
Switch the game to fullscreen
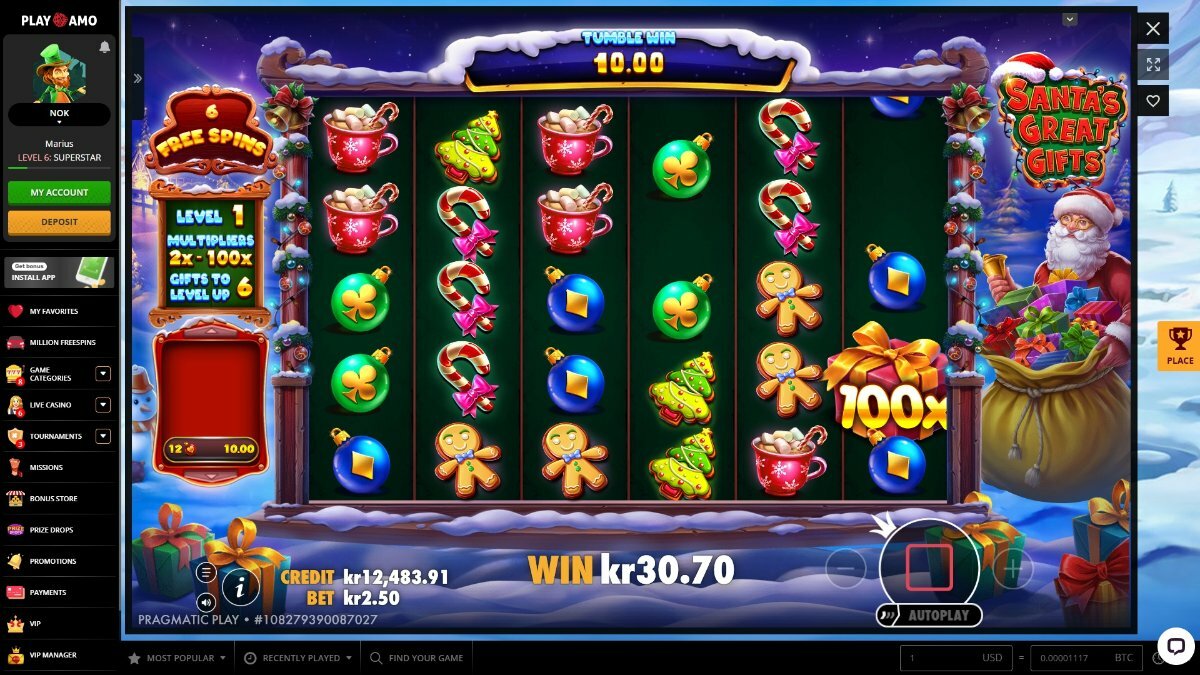coord(1153,65)
